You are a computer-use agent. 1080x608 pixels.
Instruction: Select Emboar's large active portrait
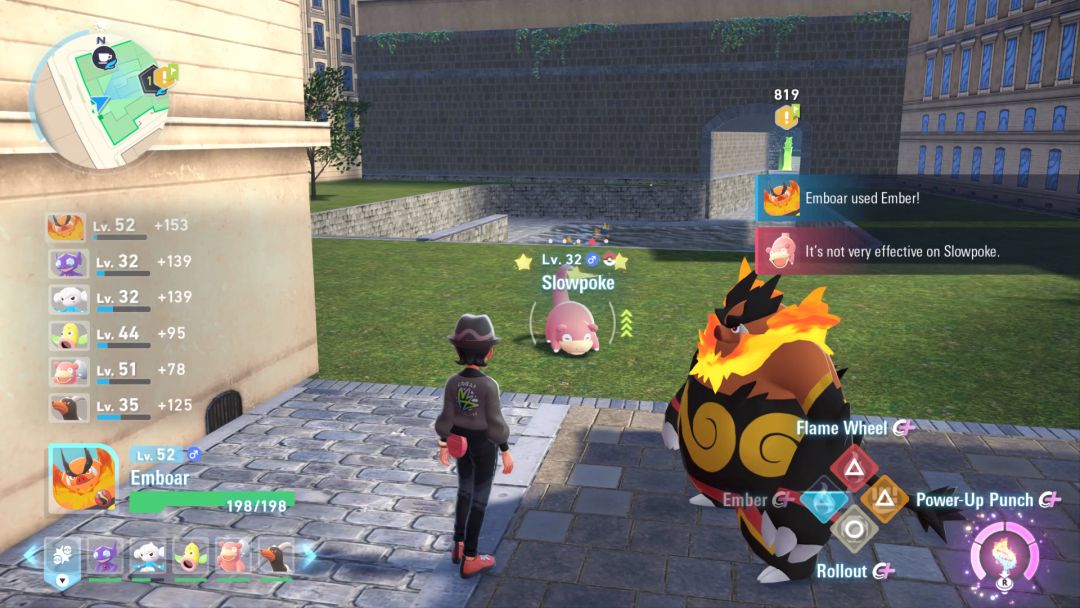pyautogui.click(x=84, y=480)
